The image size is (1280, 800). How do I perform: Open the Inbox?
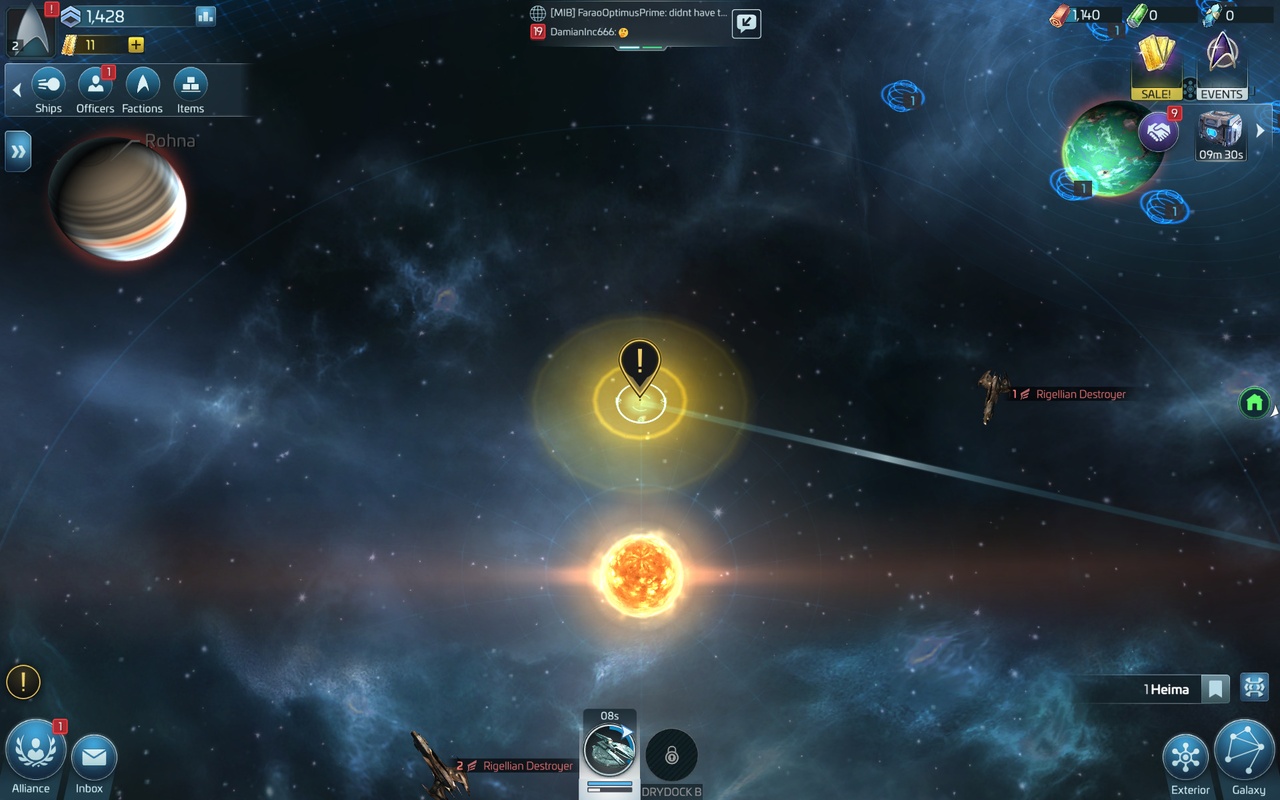coord(92,762)
